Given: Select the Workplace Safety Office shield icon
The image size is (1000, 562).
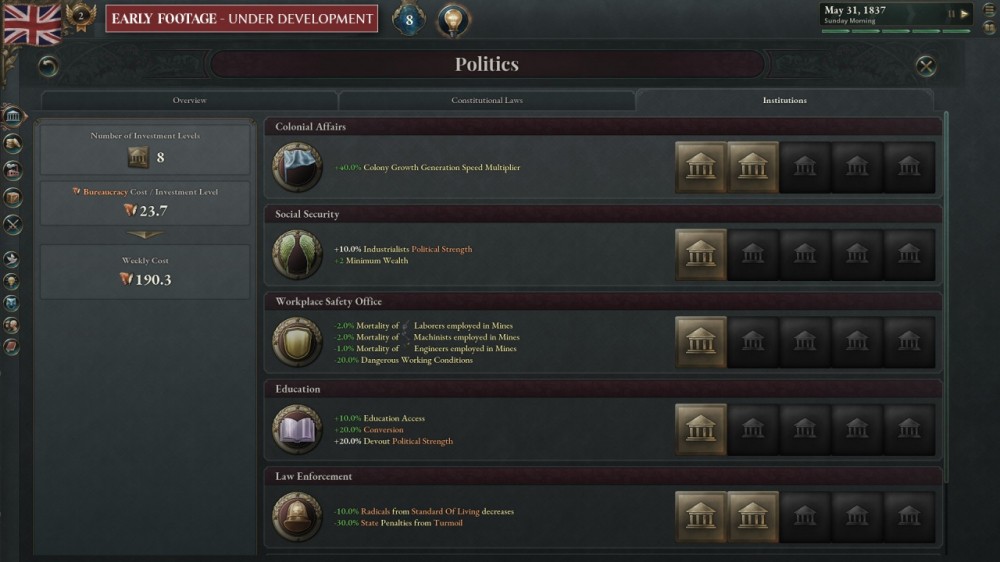Looking at the screenshot, I should coord(297,342).
